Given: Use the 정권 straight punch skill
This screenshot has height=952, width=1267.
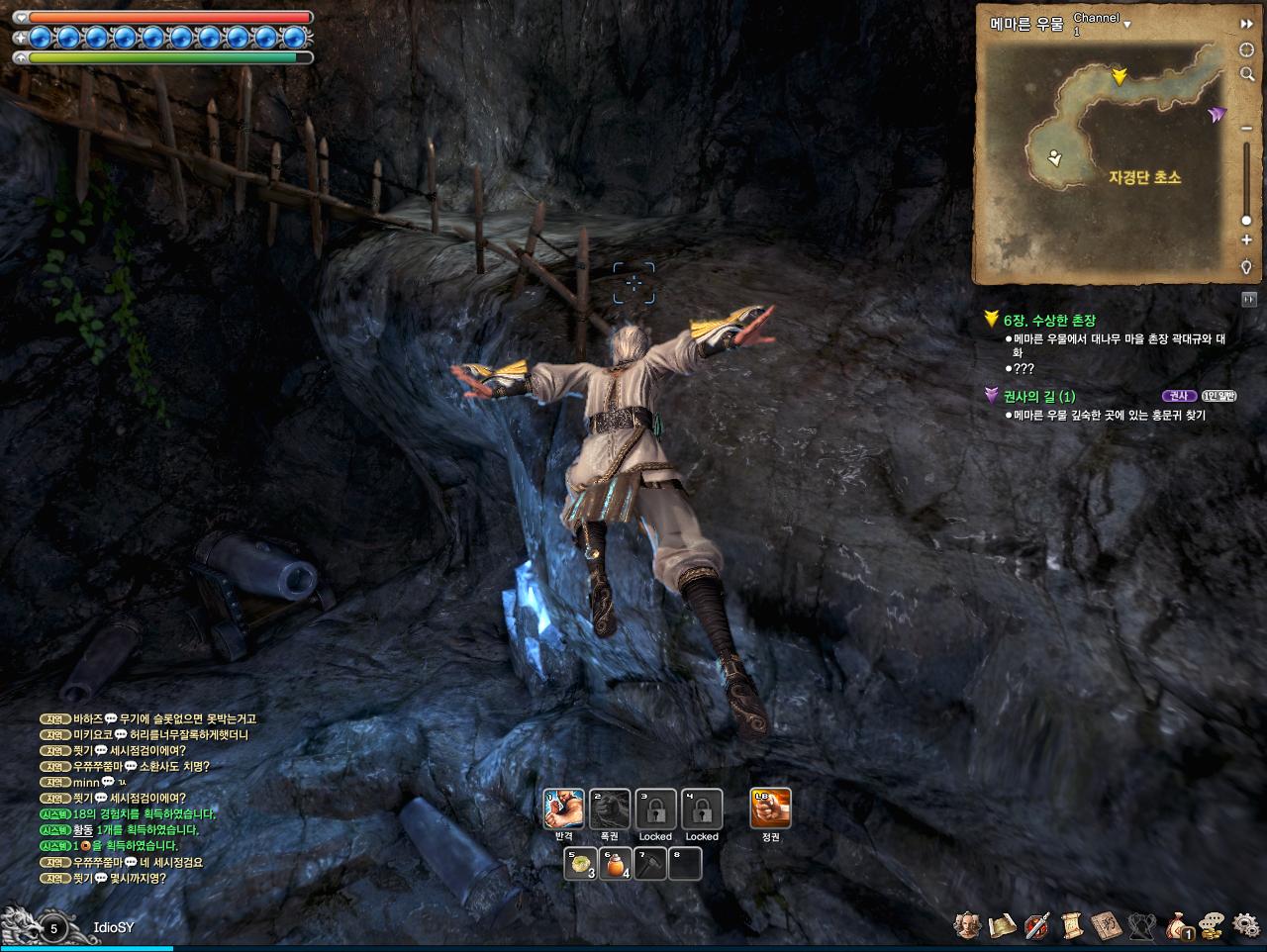Looking at the screenshot, I should tap(770, 809).
